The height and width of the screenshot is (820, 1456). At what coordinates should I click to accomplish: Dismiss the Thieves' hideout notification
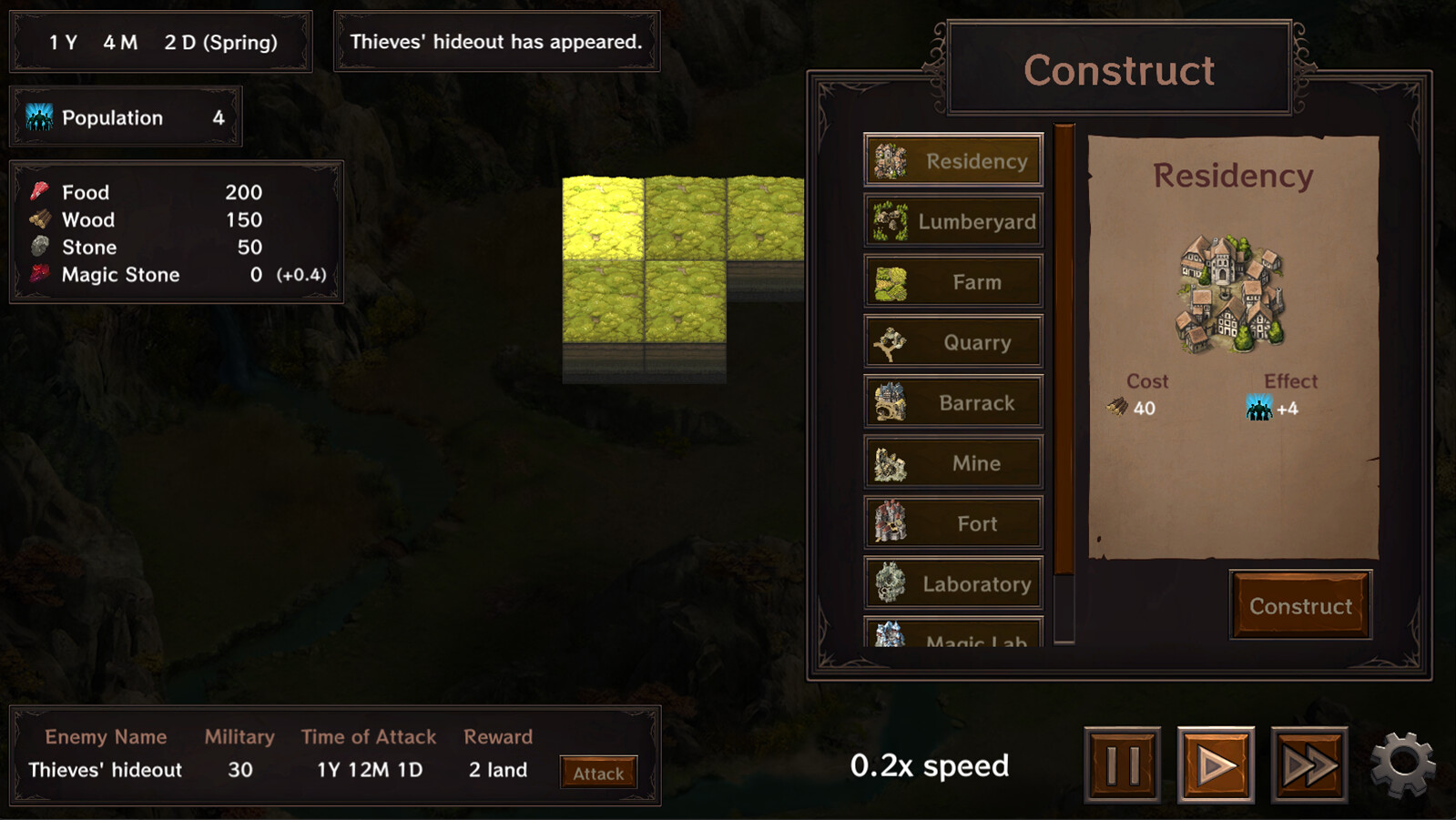pos(496,41)
